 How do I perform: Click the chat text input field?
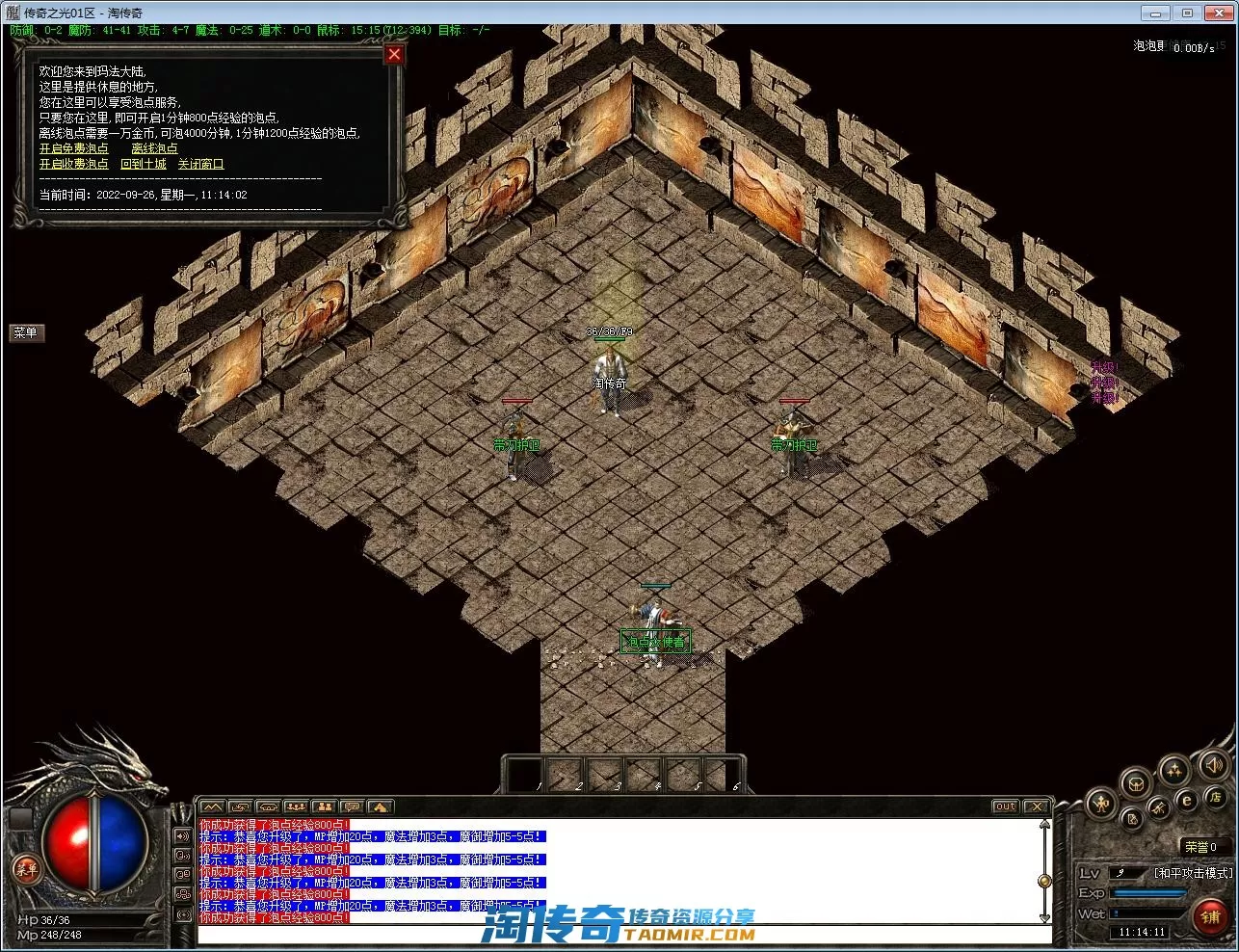[617, 934]
